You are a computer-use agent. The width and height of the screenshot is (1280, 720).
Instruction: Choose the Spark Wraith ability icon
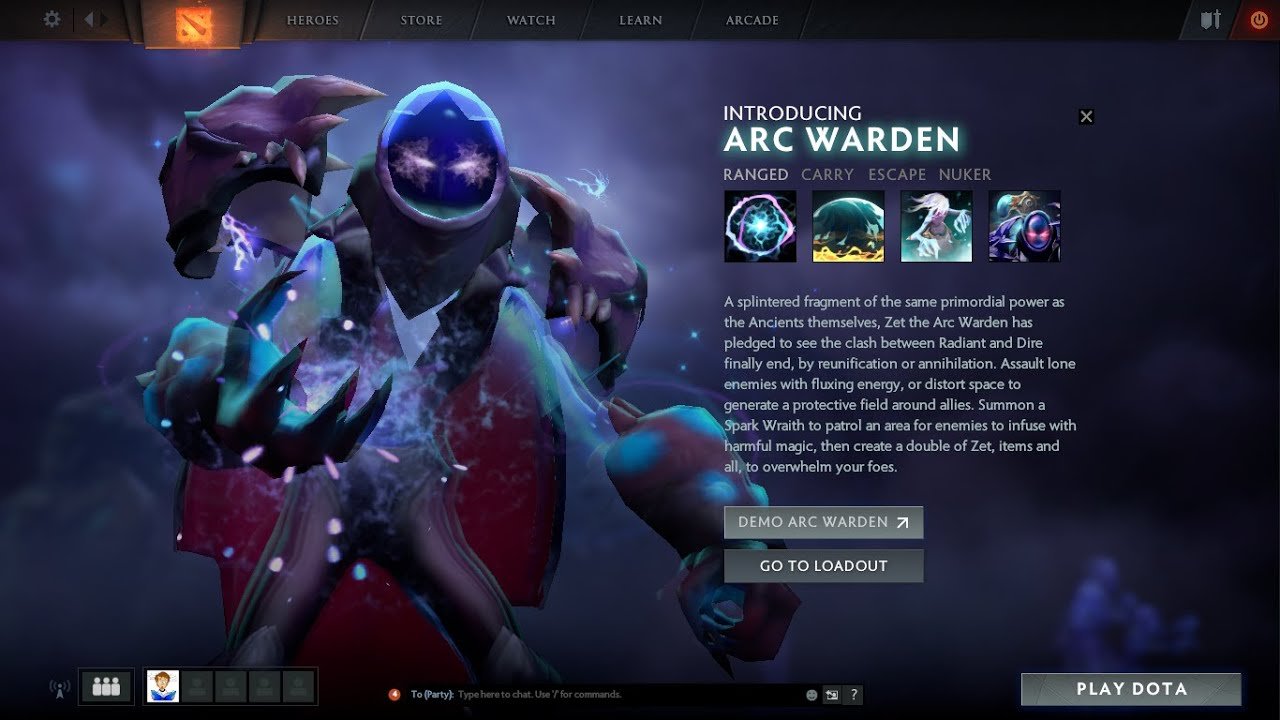pyautogui.click(x=936, y=226)
